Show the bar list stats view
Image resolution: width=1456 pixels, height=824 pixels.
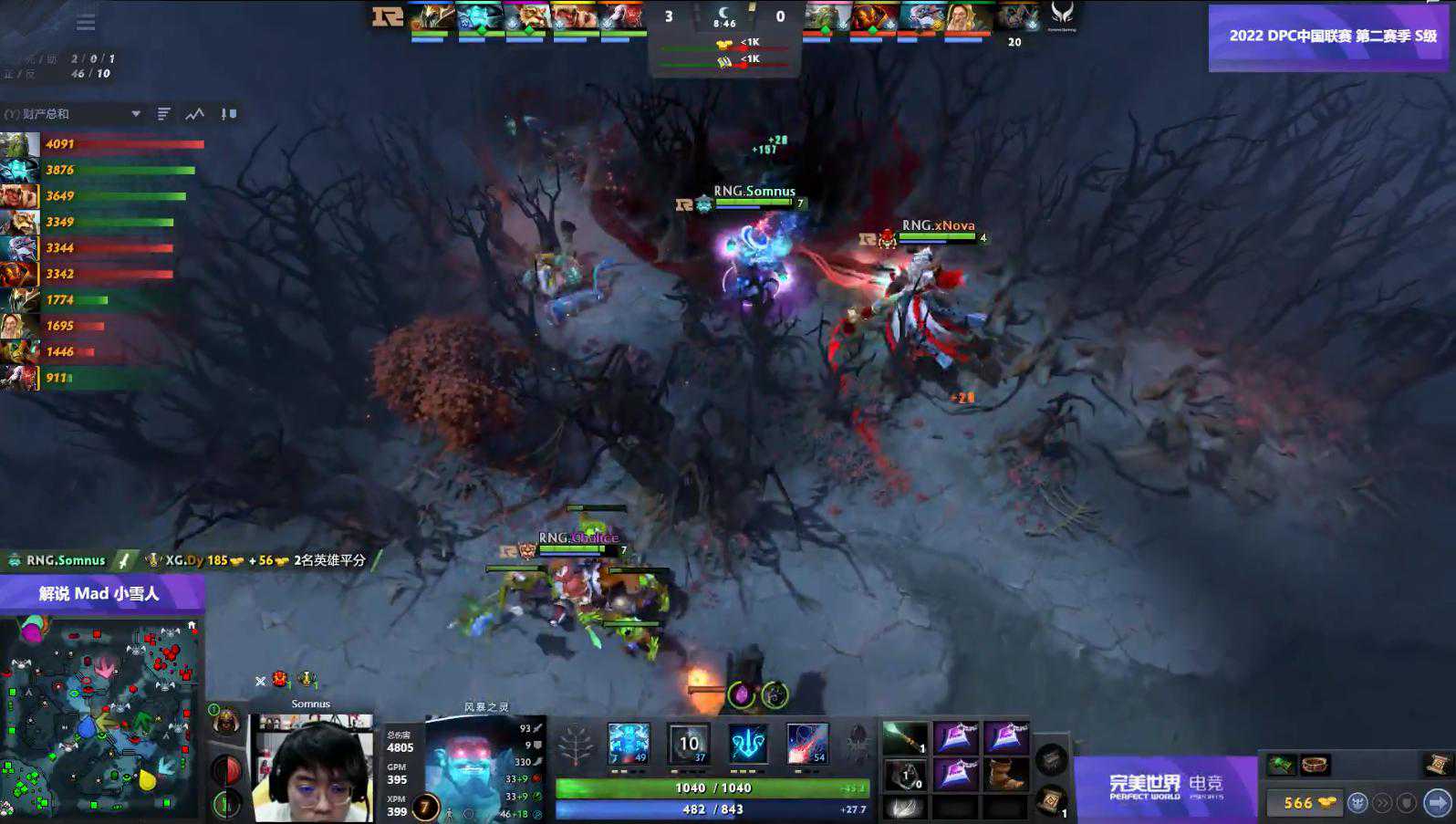164,114
